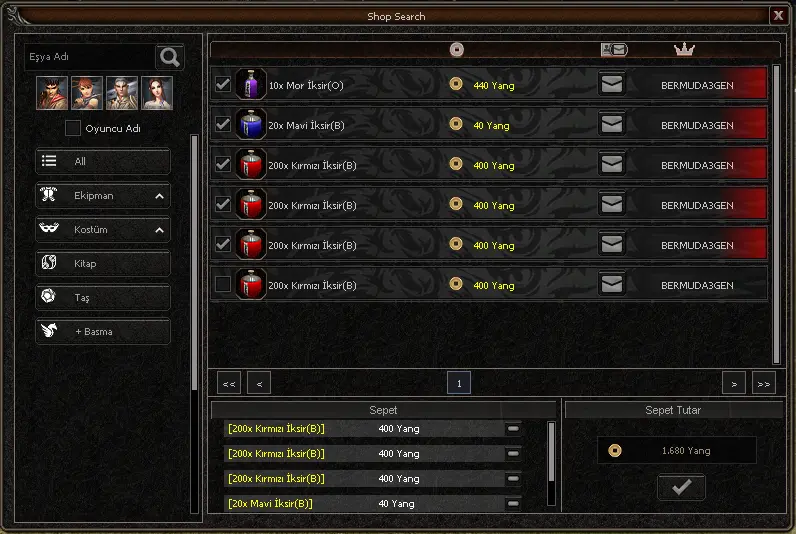This screenshot has height=534, width=796.
Task: Uncheck the 20x Mavi İksir(B) row checkbox
Action: [223, 125]
